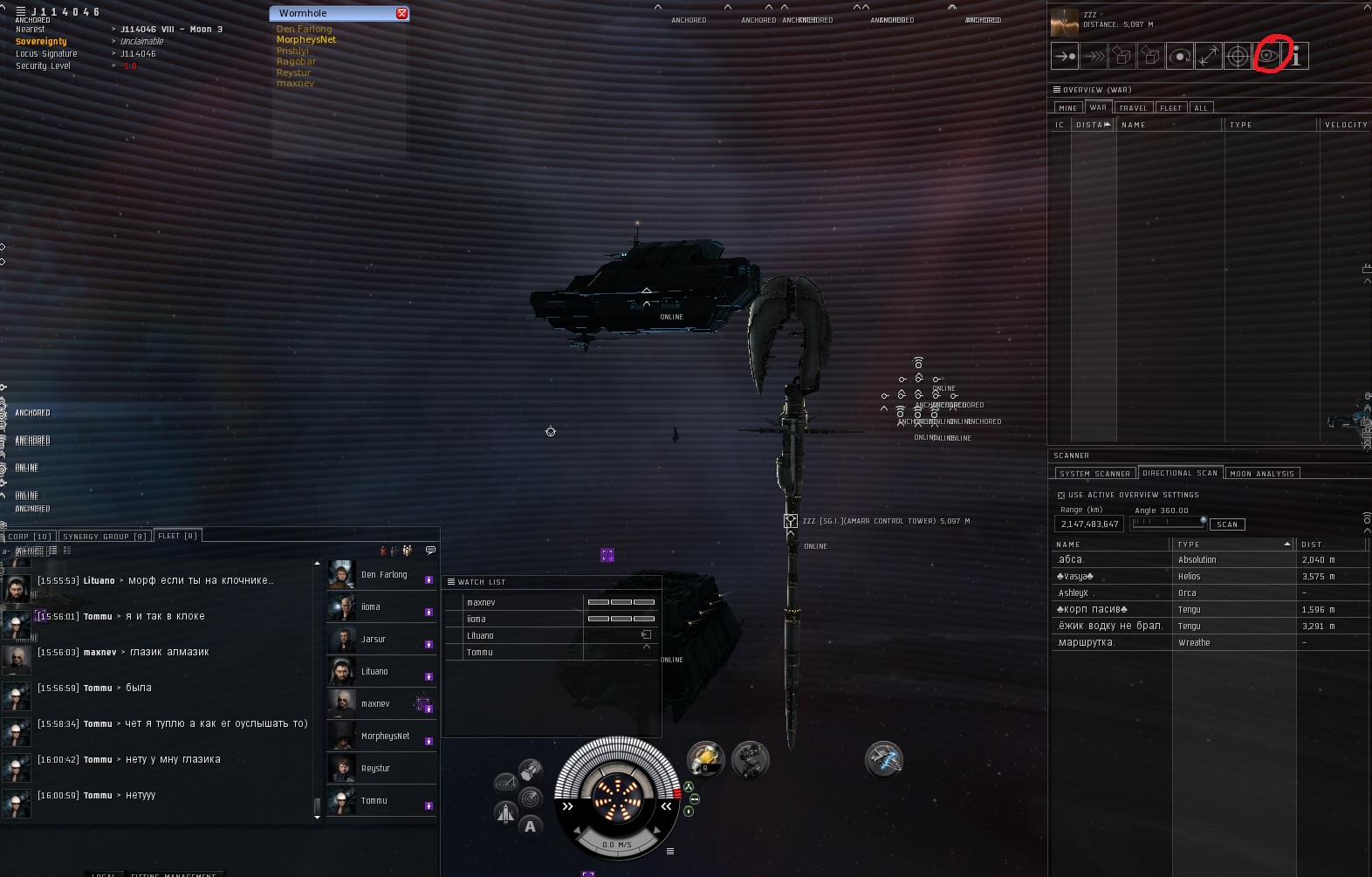Activate the Approach arrow button
The image size is (1372, 877).
coord(1065,57)
